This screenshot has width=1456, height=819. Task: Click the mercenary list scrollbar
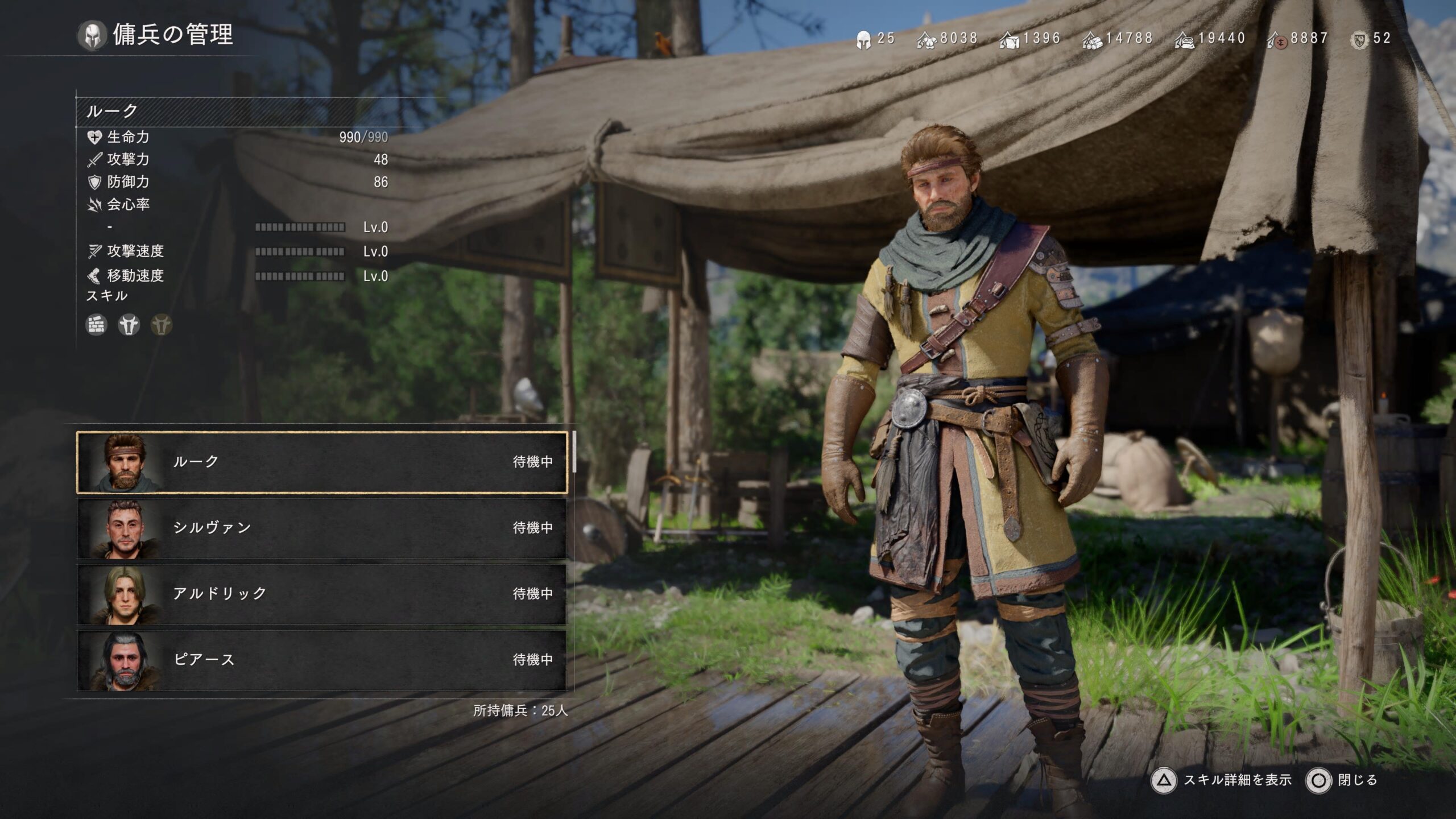coord(574,452)
